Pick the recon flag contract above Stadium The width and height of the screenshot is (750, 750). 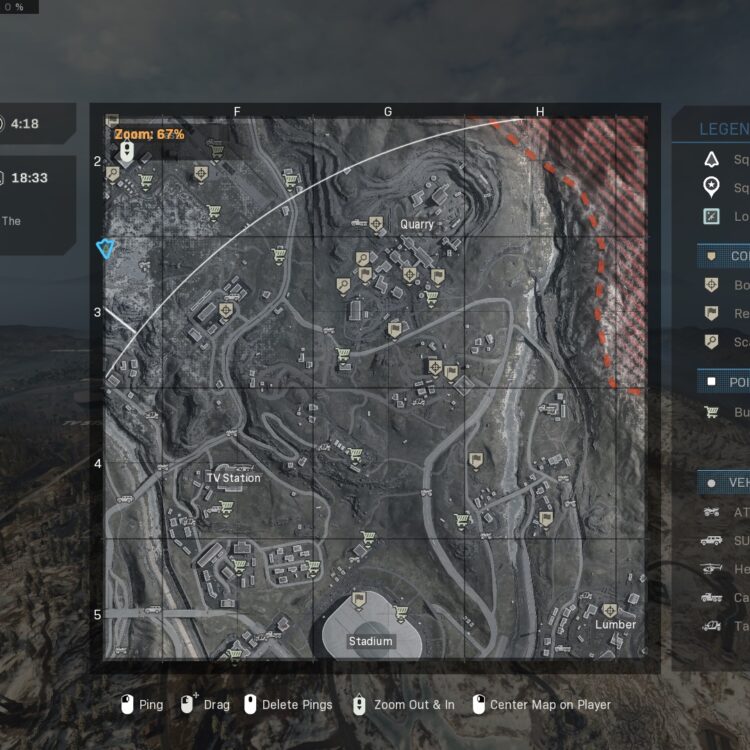coord(359,599)
